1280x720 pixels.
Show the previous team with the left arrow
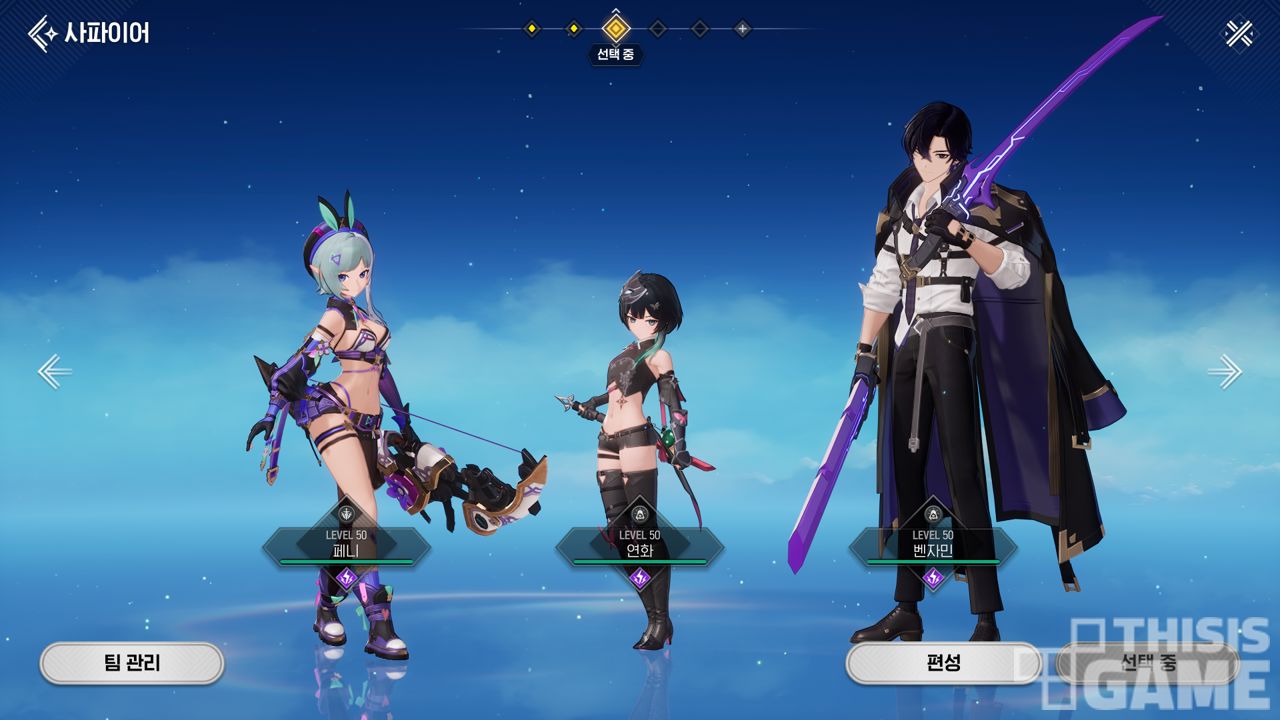54,371
